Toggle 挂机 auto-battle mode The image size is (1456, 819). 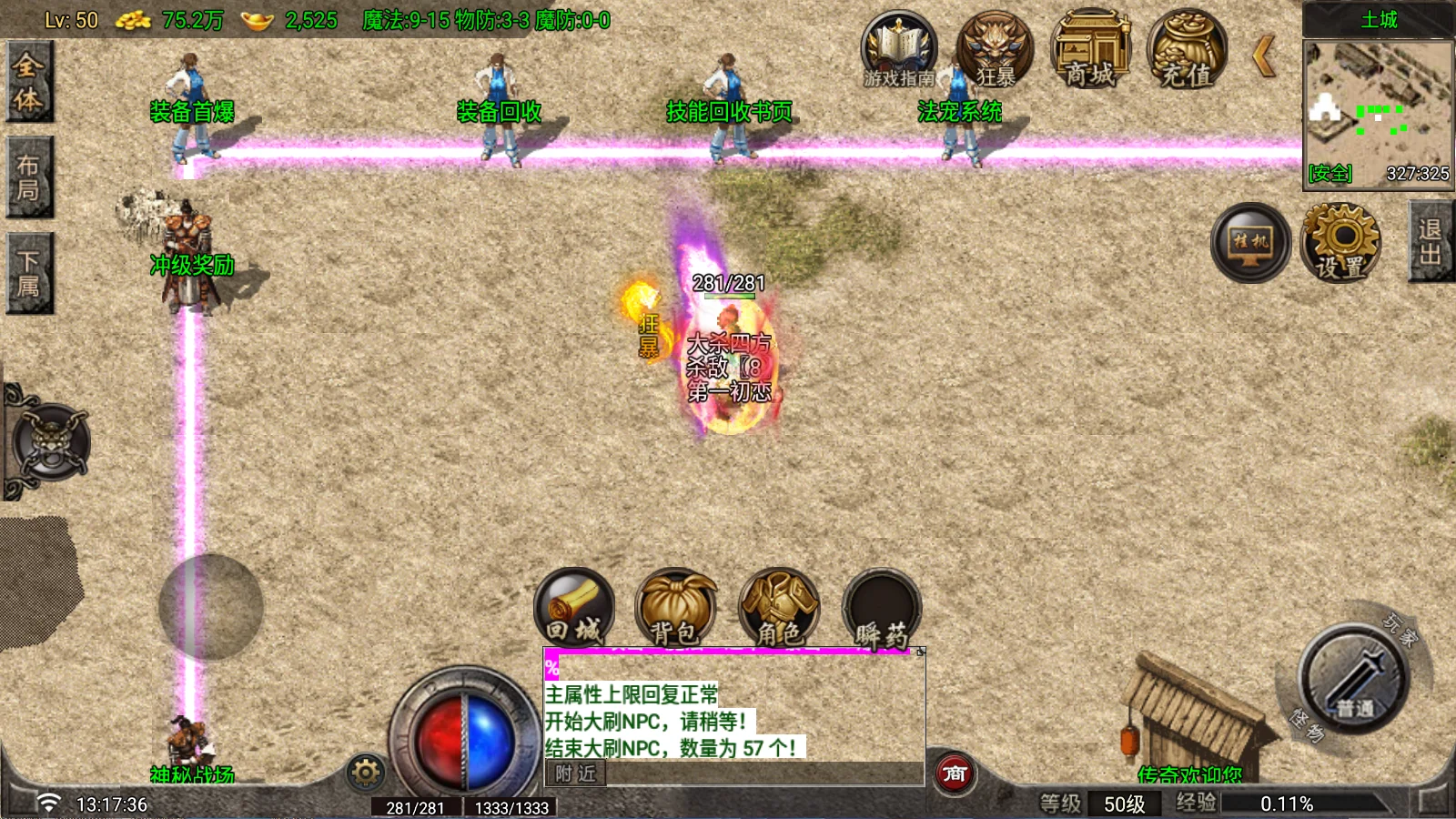(x=1250, y=242)
